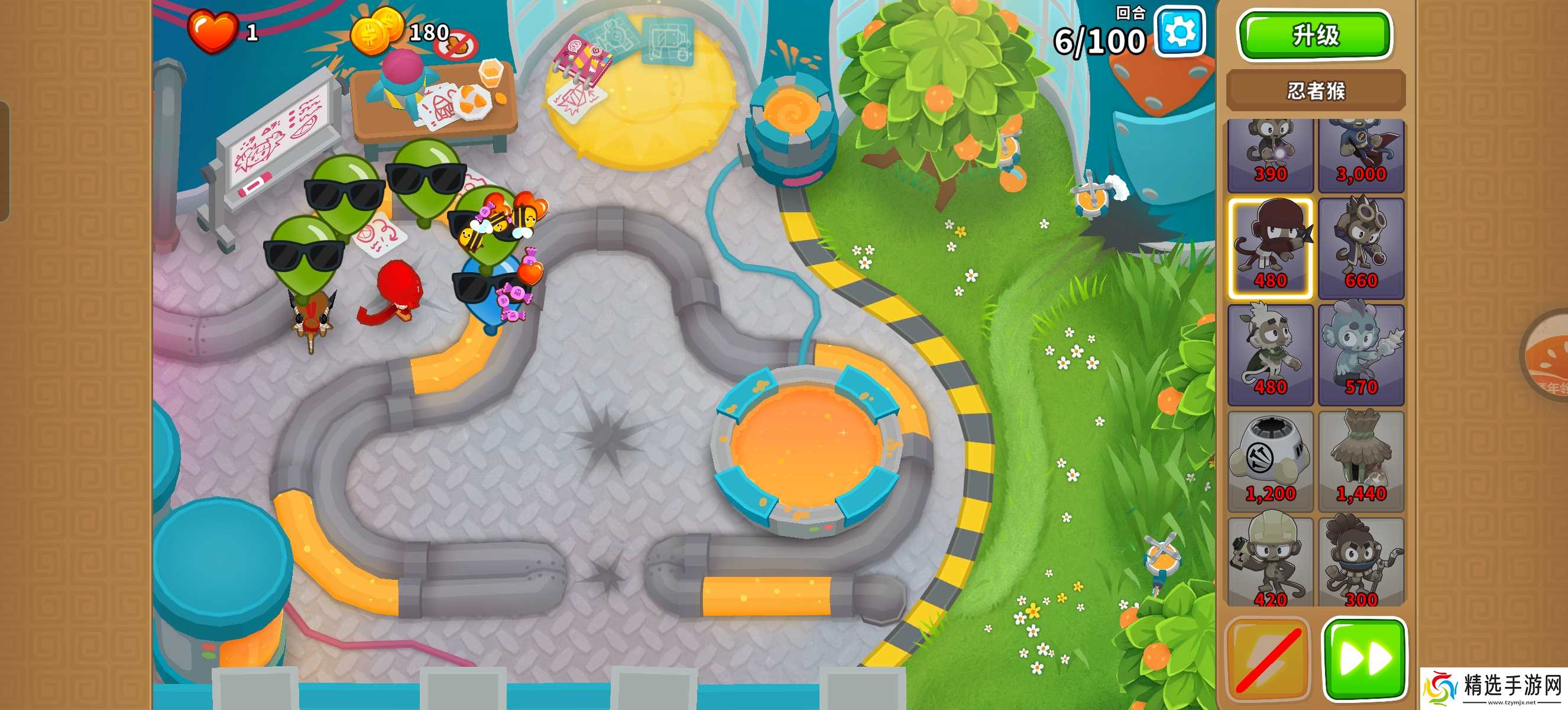Select the Engineer Monkey costing 420

tap(1271, 561)
